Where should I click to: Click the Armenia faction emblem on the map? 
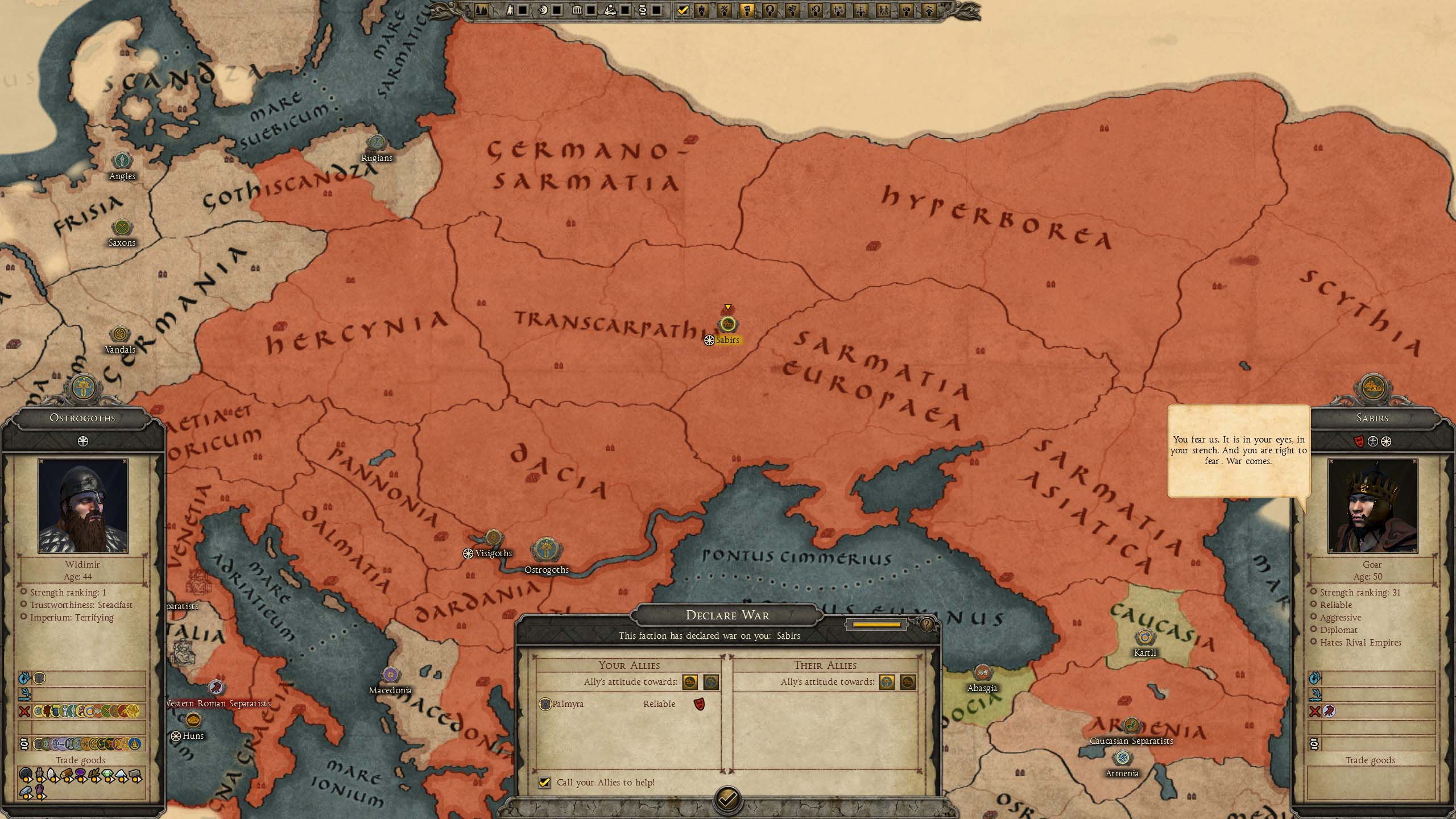[x=1122, y=758]
